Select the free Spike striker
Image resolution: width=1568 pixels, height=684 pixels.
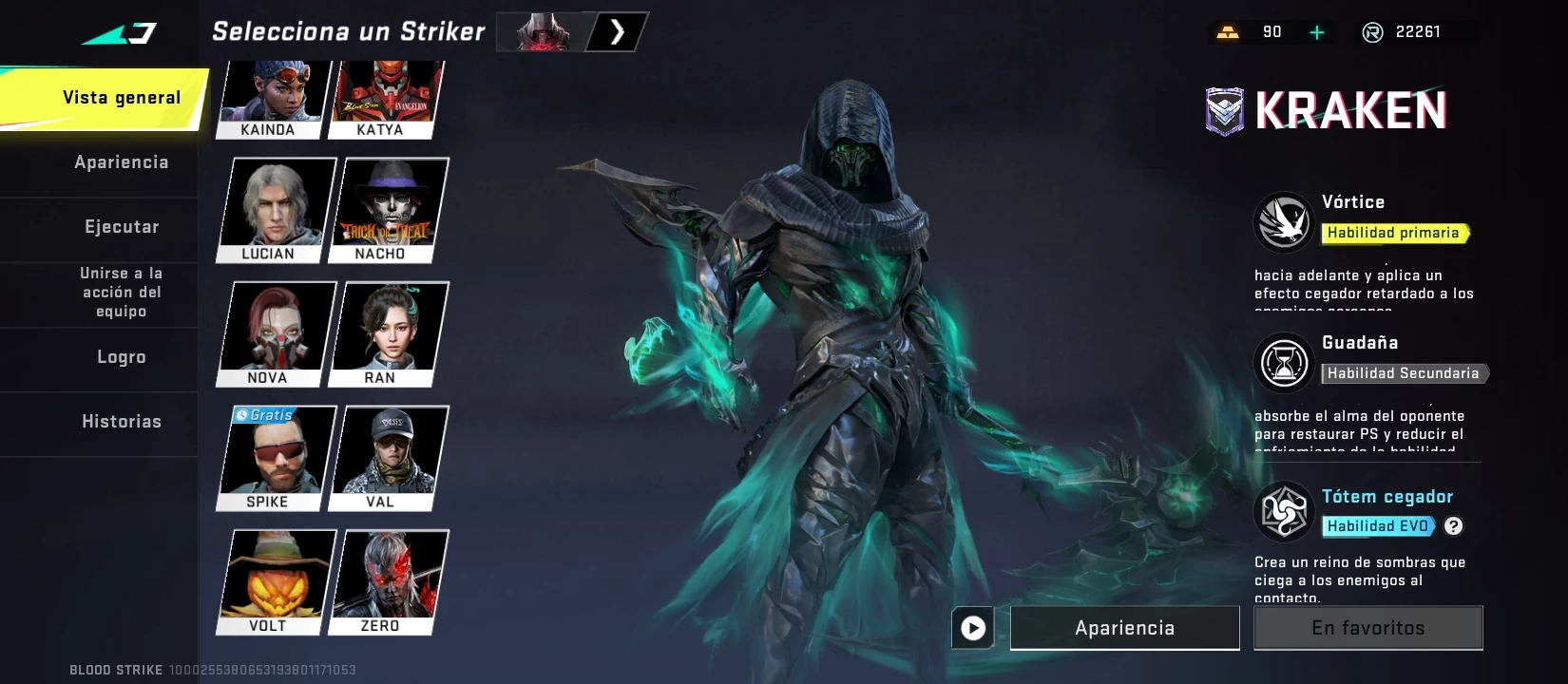pos(277,458)
